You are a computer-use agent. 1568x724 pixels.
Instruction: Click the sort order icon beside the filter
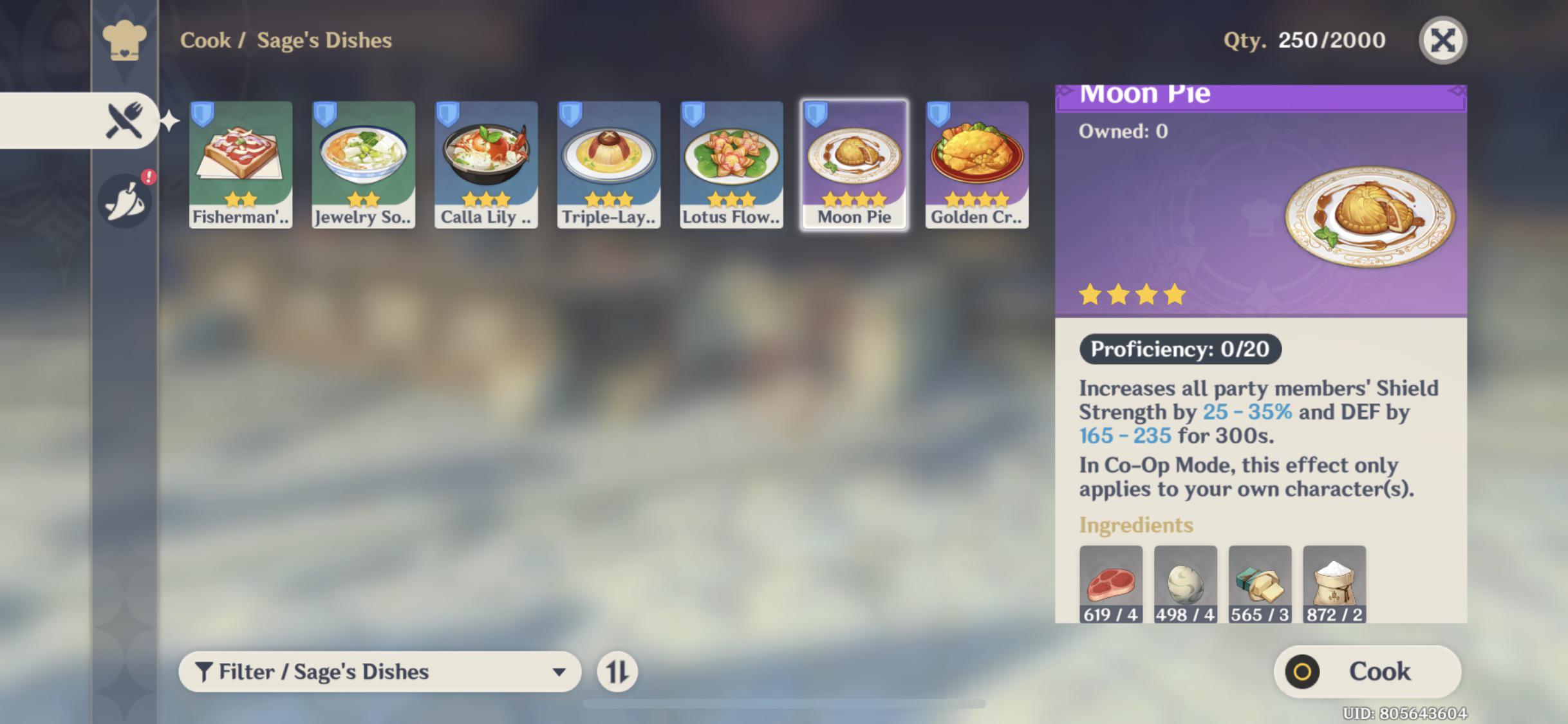click(x=616, y=671)
